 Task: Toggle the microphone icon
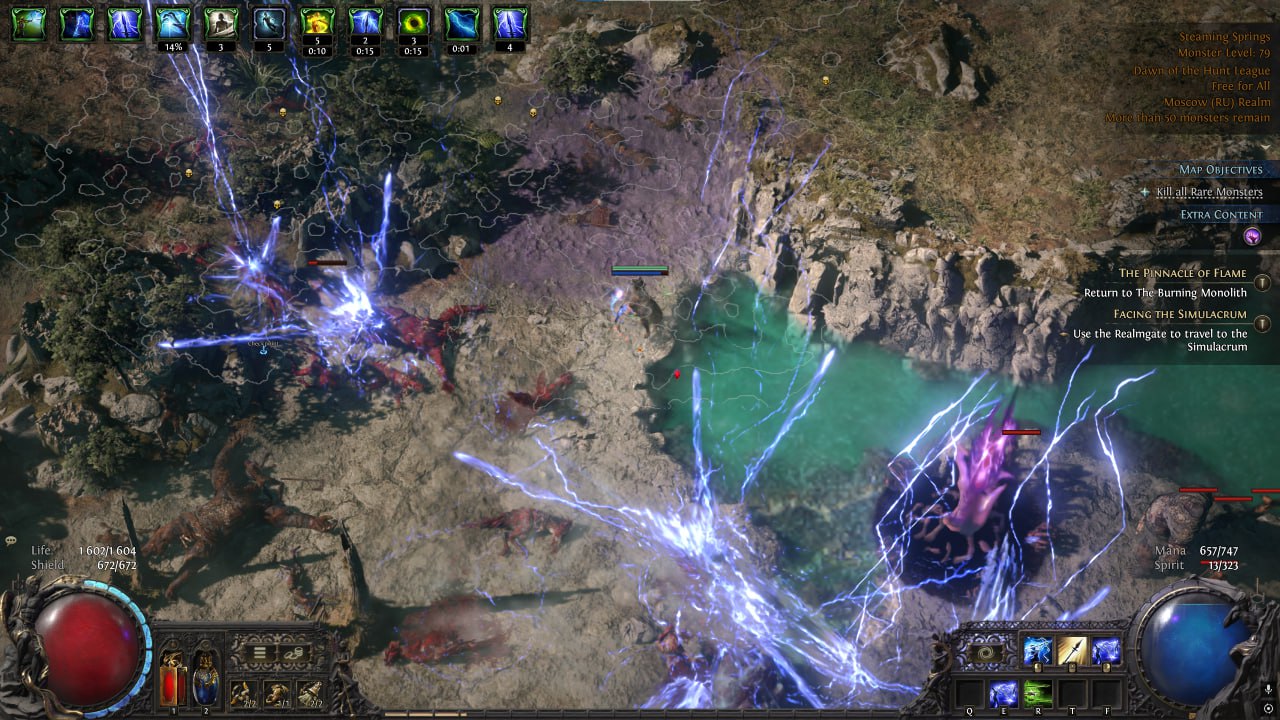[x=1267, y=690]
